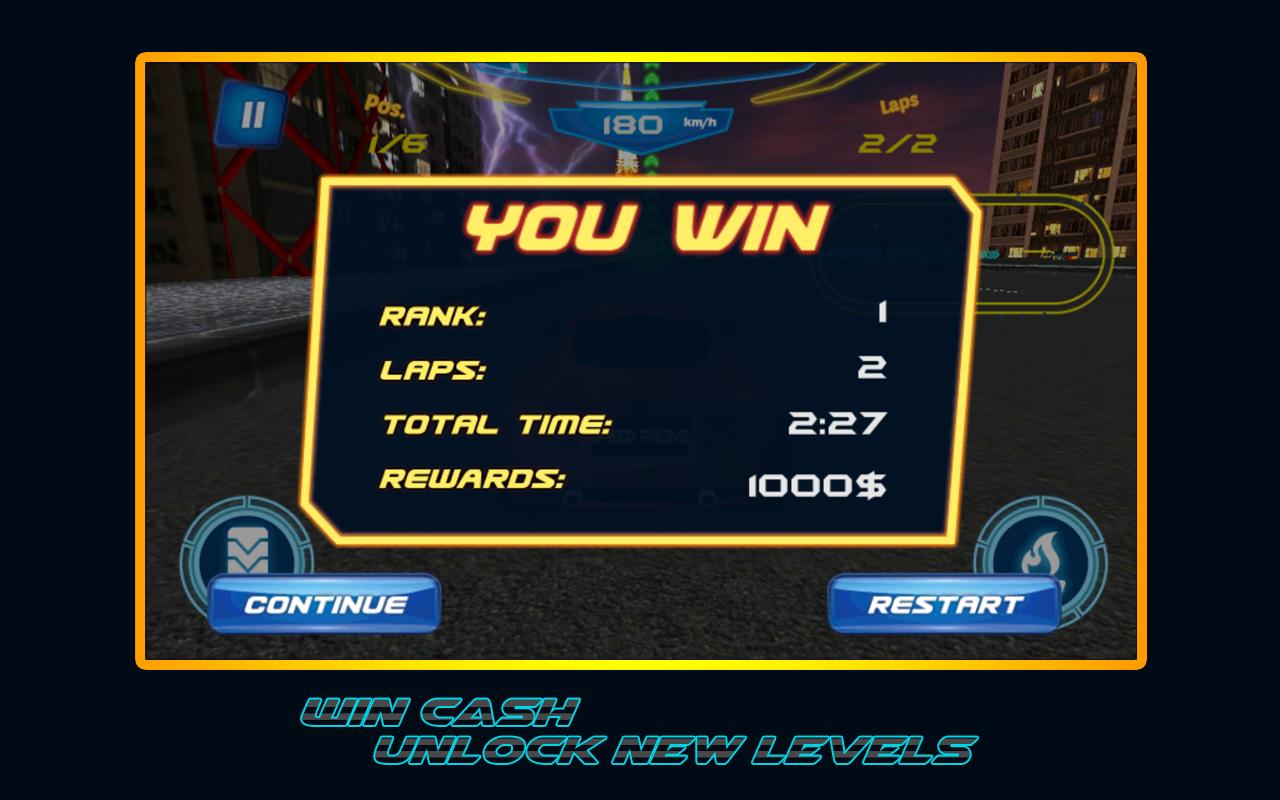Tap the pause button in the top corner
This screenshot has height=800, width=1280.
click(252, 112)
